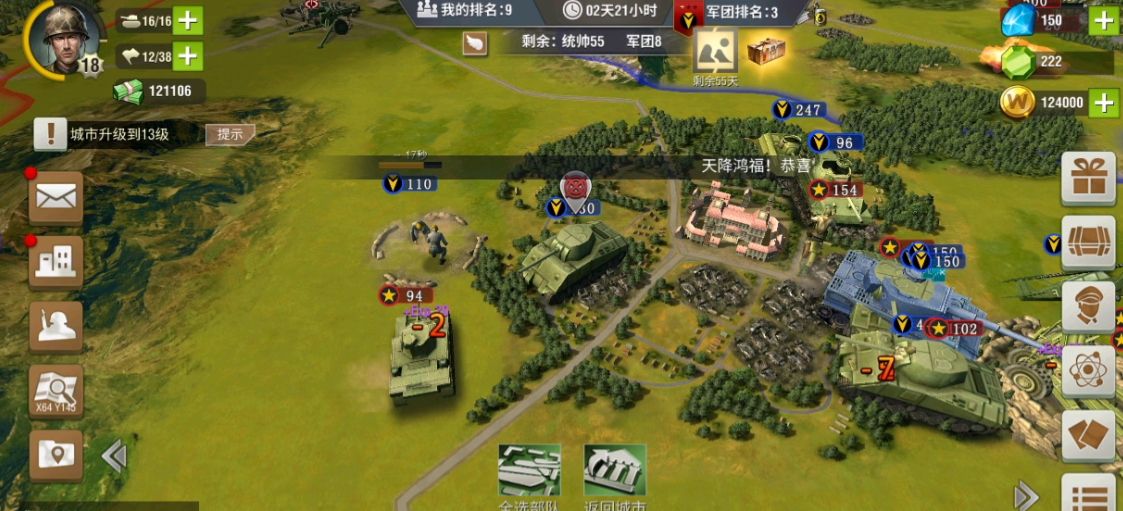Tap the 提示 hint button
Viewport: 1123px width, 511px height.
229,134
